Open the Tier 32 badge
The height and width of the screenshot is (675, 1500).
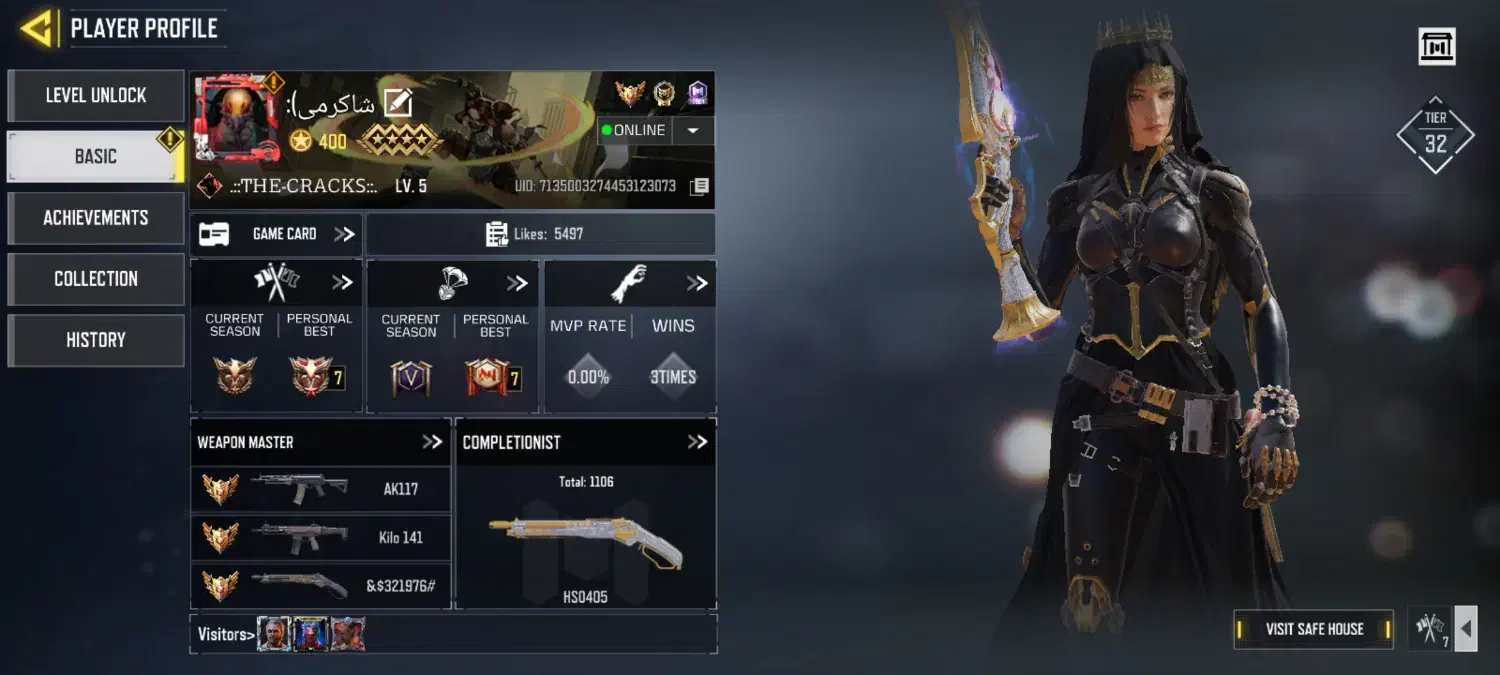[1435, 135]
